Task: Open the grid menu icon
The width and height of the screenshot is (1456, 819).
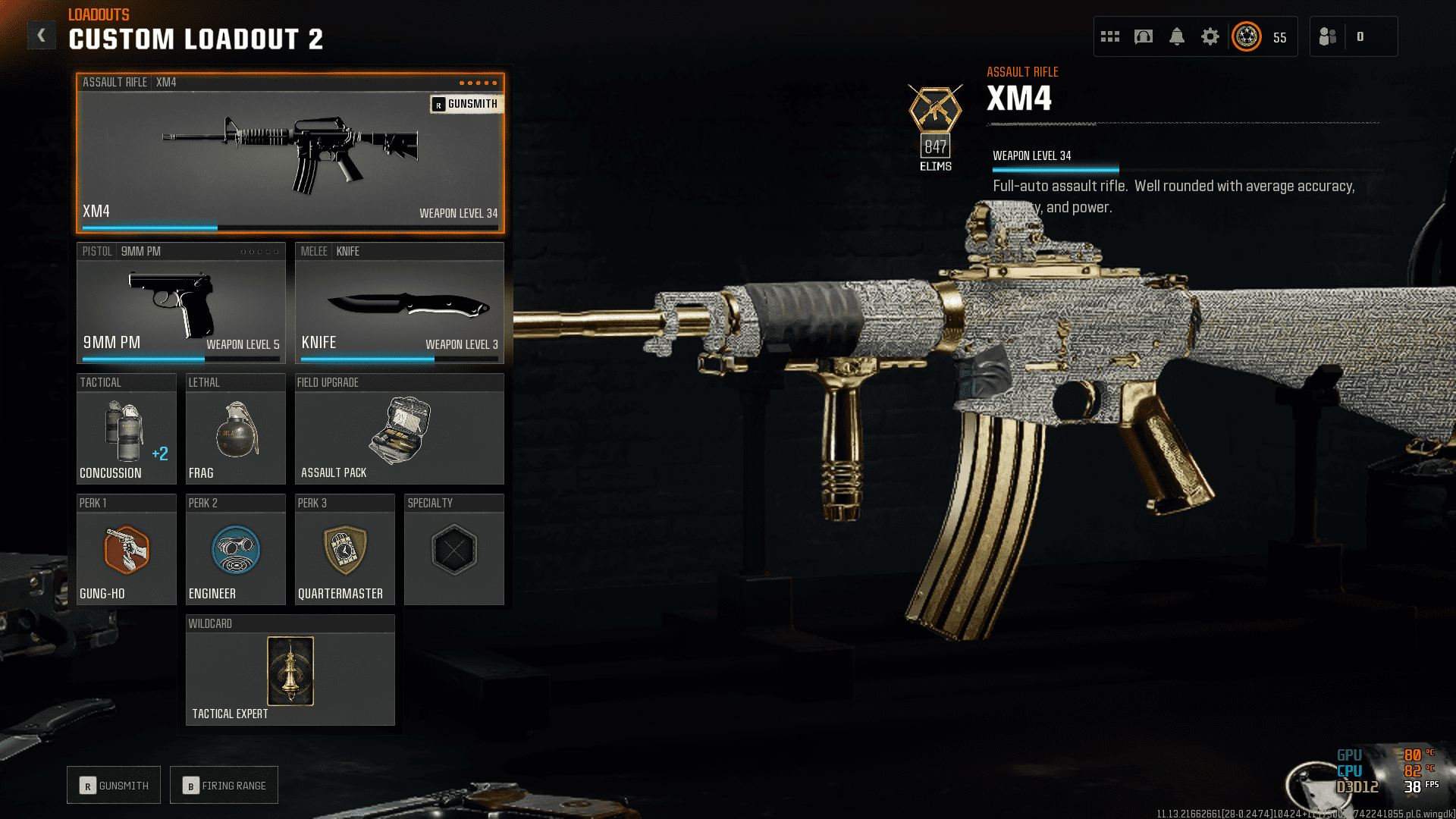Action: [x=1110, y=36]
